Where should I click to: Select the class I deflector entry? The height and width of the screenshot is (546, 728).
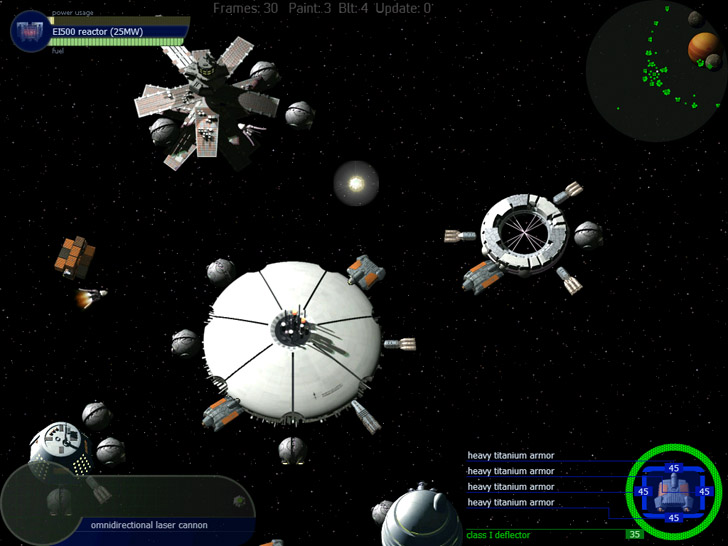pyautogui.click(x=498, y=535)
